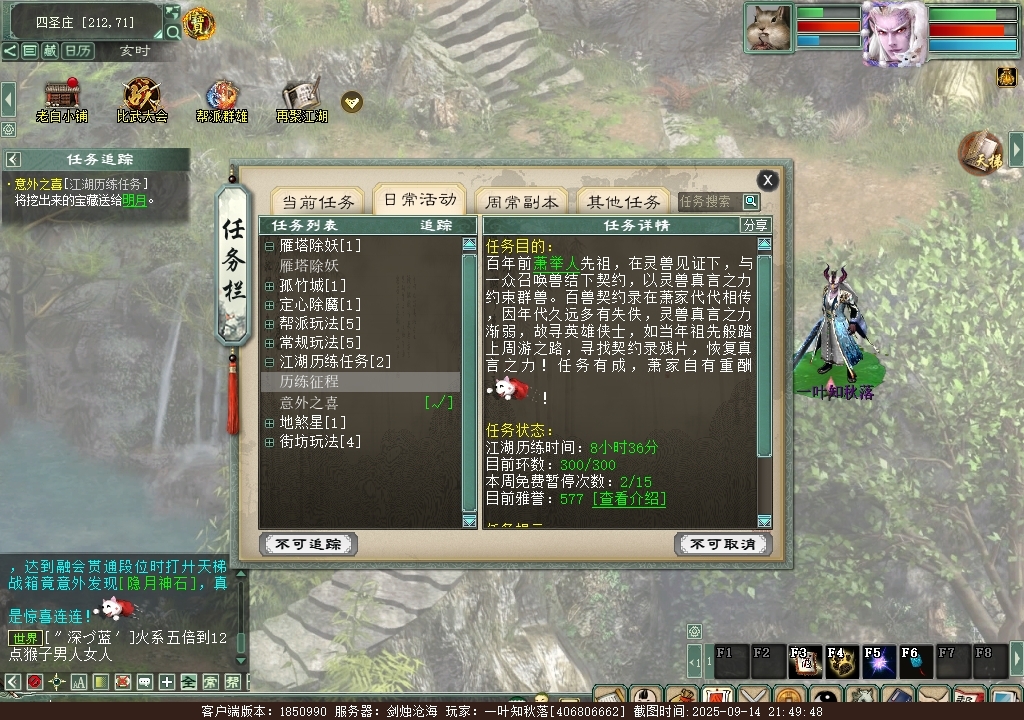The image size is (1024, 720).
Task: Click the 任务搜索 search field
Action: (708, 202)
